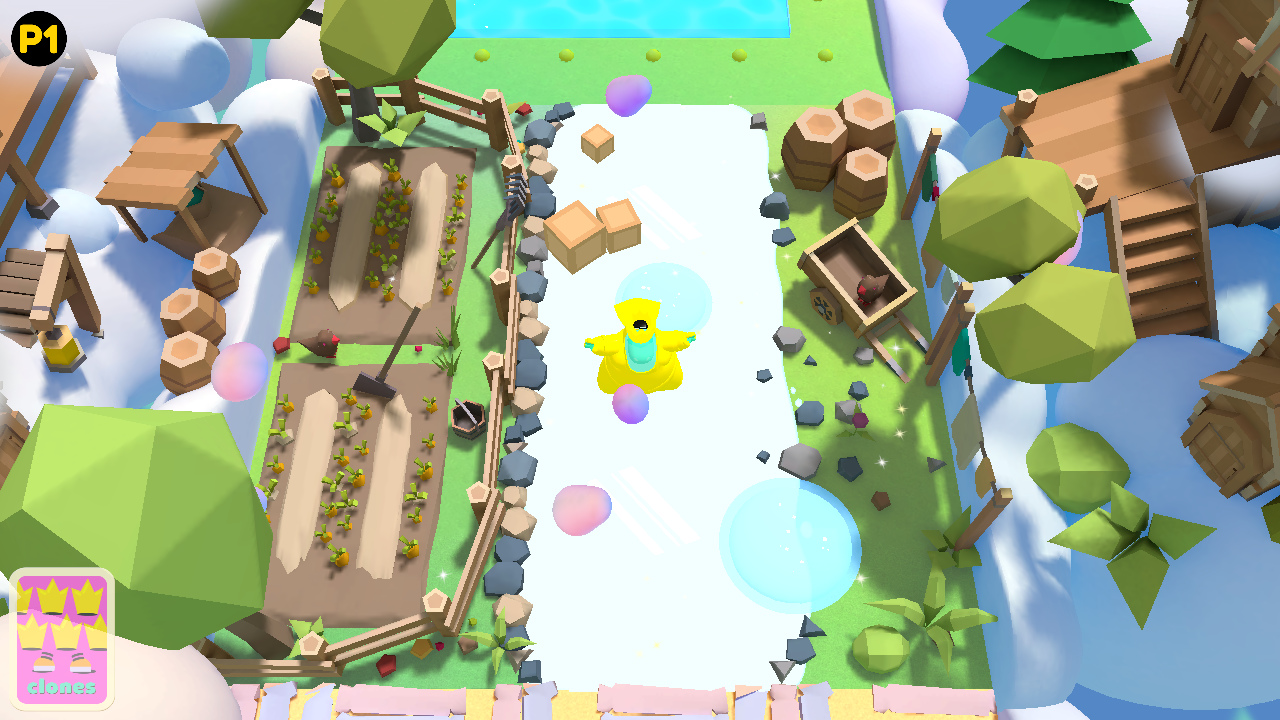1280x720 pixels.
Task: Click the yellow lantern near the fence
Action: click(62, 350)
